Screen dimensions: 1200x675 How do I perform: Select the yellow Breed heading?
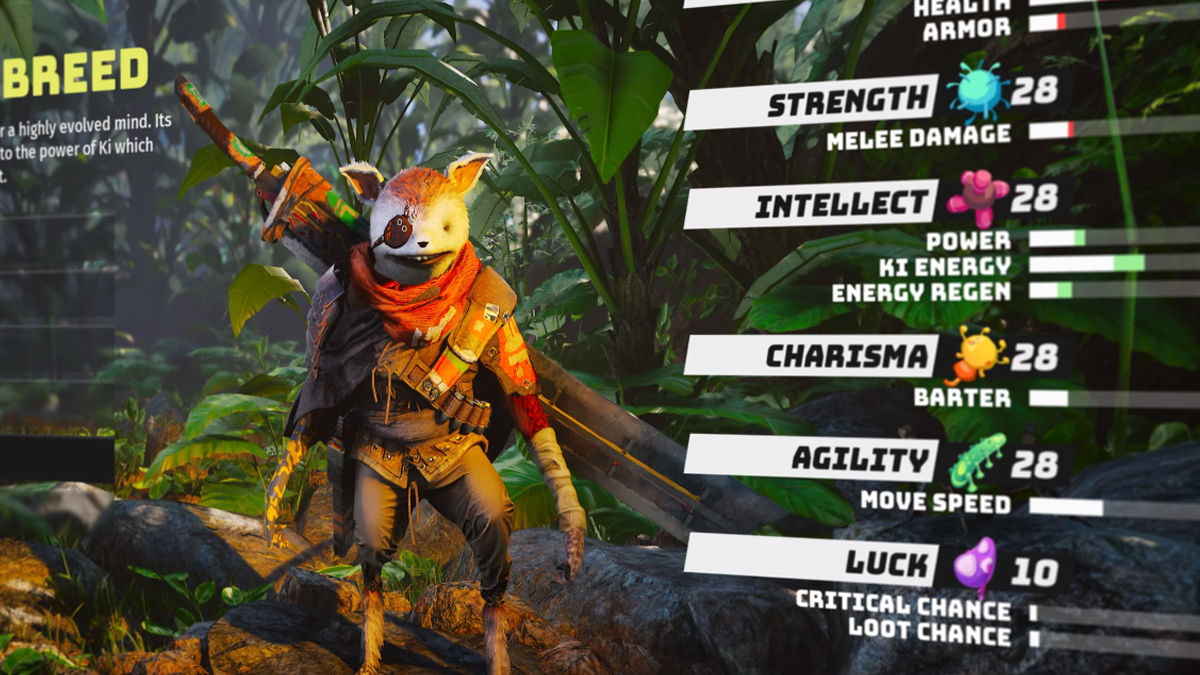click(74, 73)
